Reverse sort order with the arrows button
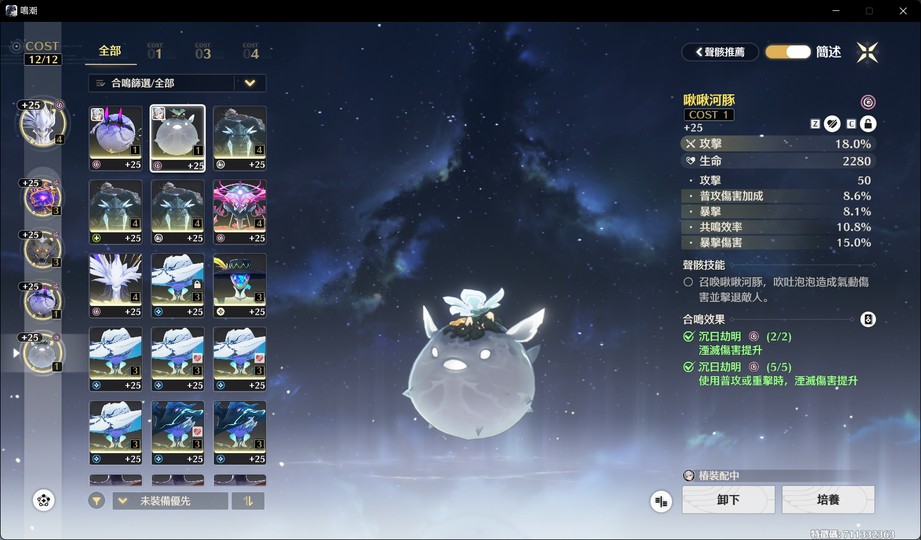Screen dimensions: 921x540 (248, 501)
